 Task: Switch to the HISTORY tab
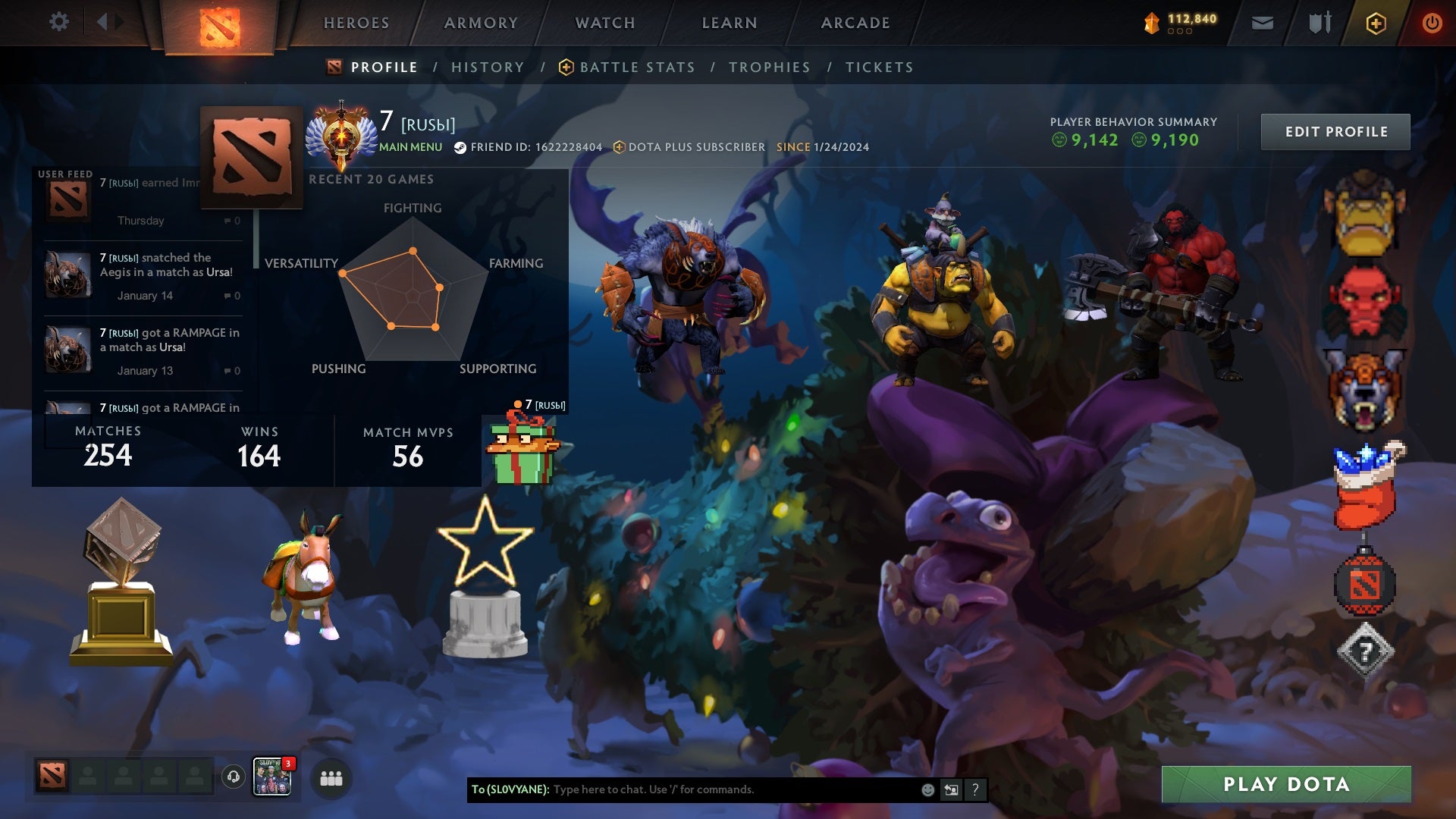[488, 67]
